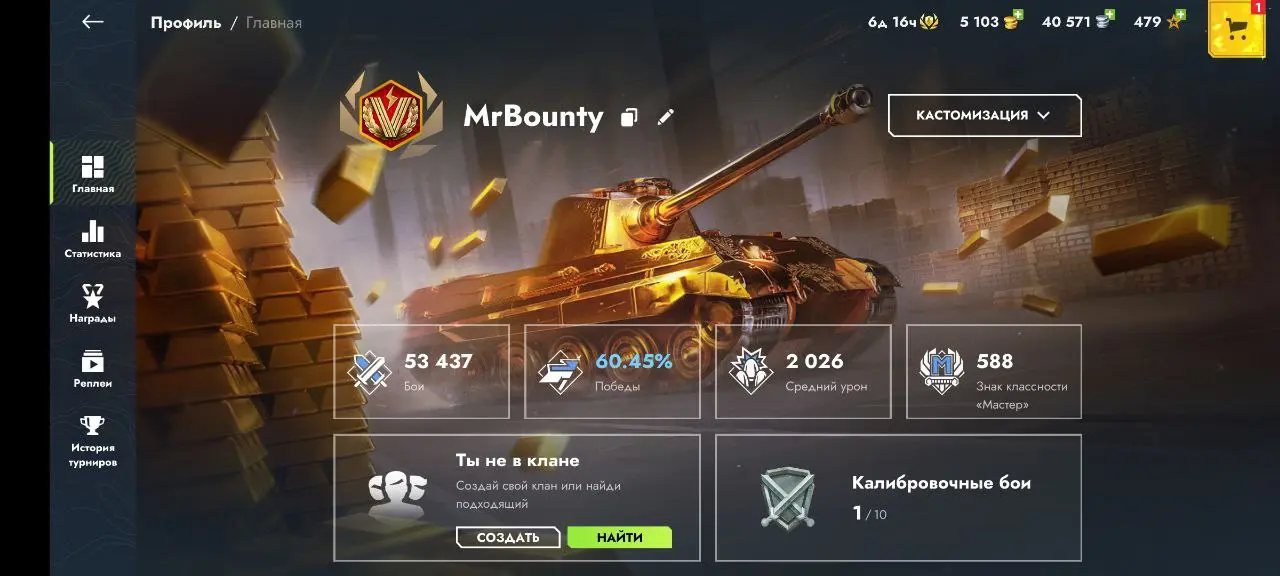Screen dimensions: 1280x576
Task: Switch to the Главная sidebar tab
Action: (92, 174)
